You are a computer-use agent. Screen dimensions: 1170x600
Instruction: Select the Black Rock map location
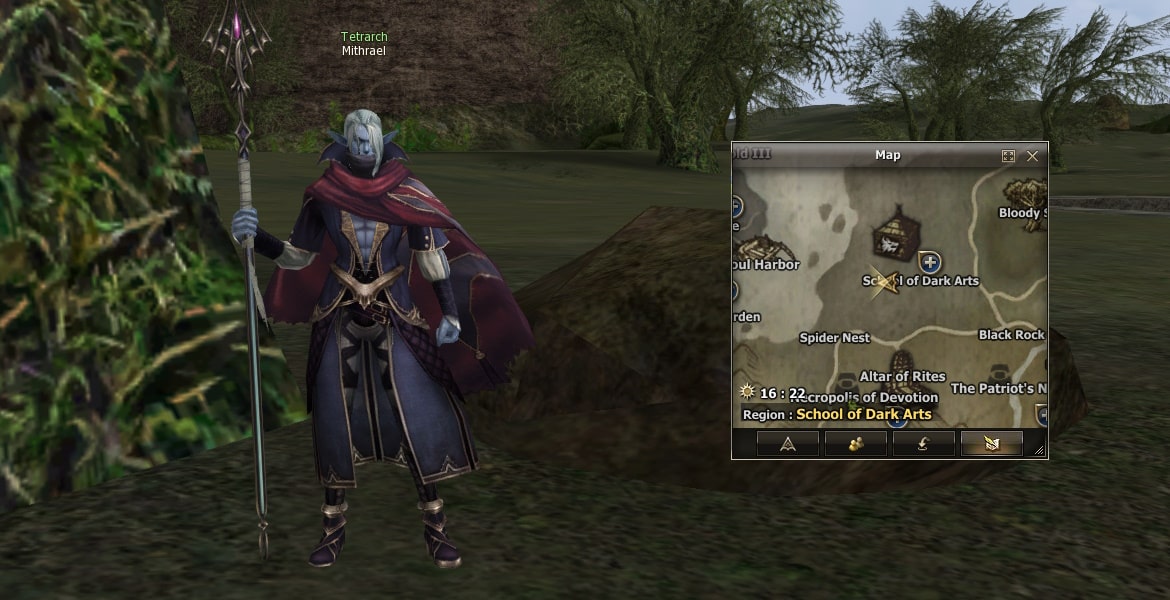1011,335
